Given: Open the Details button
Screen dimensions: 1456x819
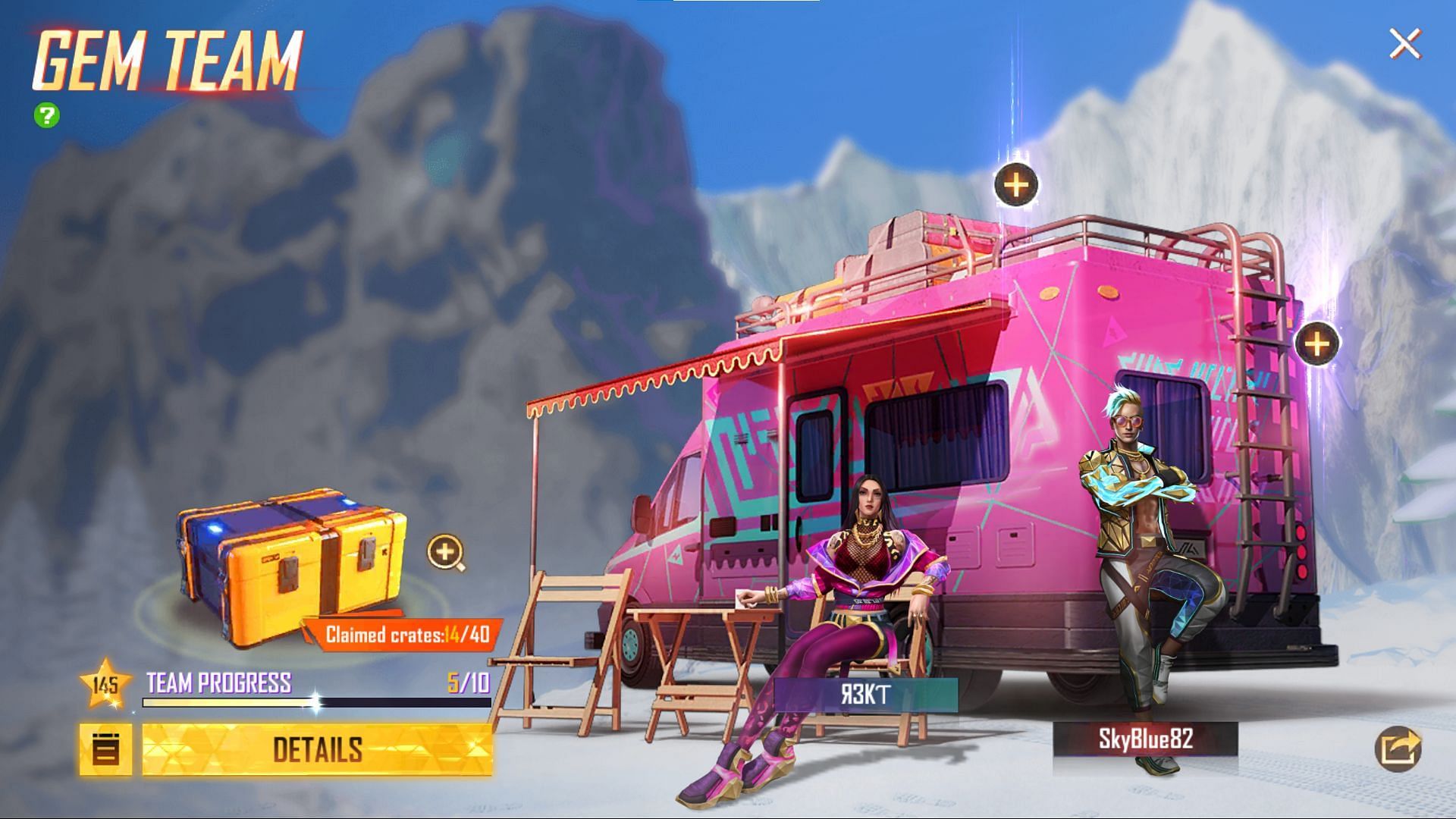Looking at the screenshot, I should 317,749.
